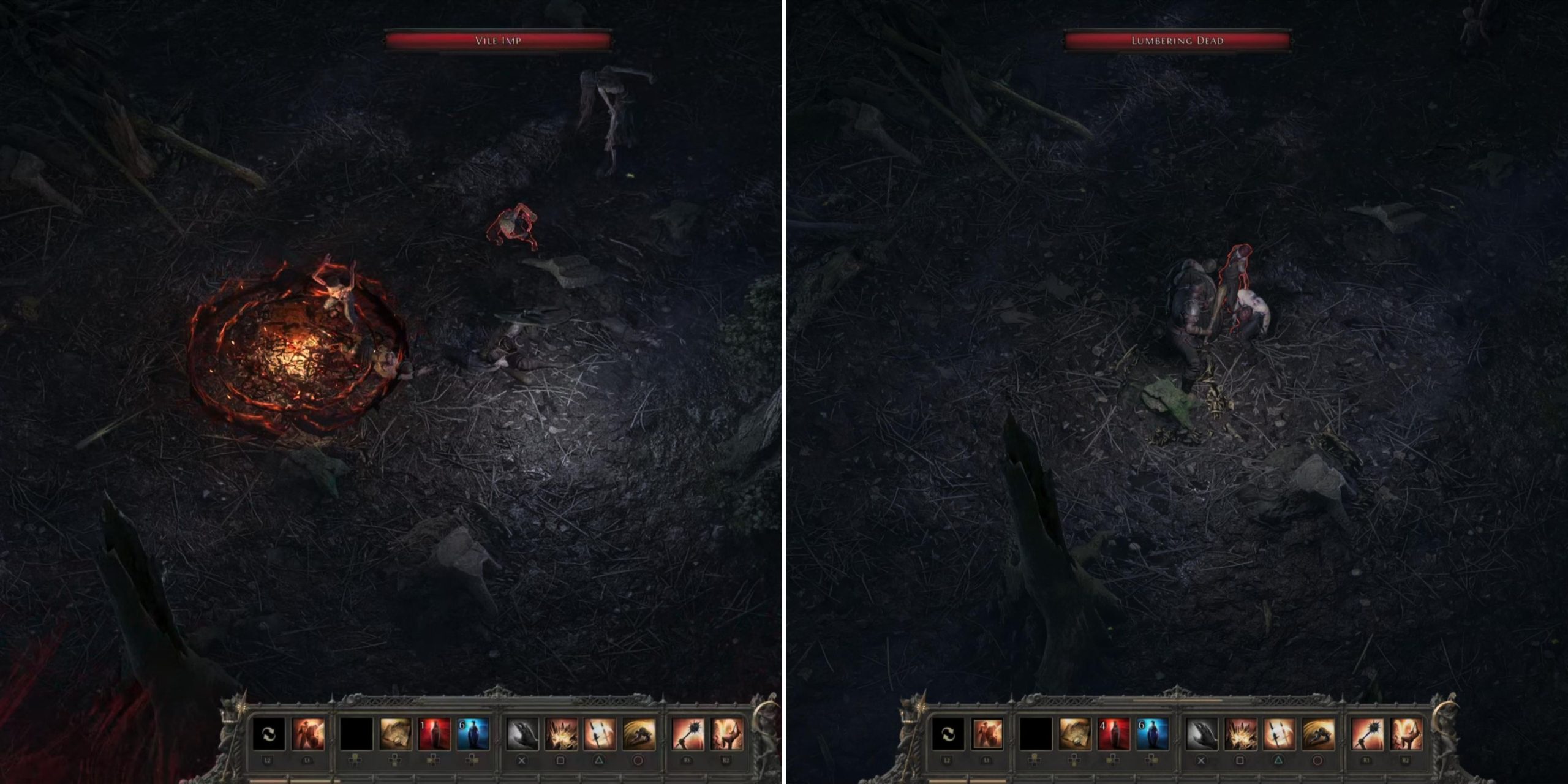Activate the golden dash skill in the Vile Imp panel

639,734
